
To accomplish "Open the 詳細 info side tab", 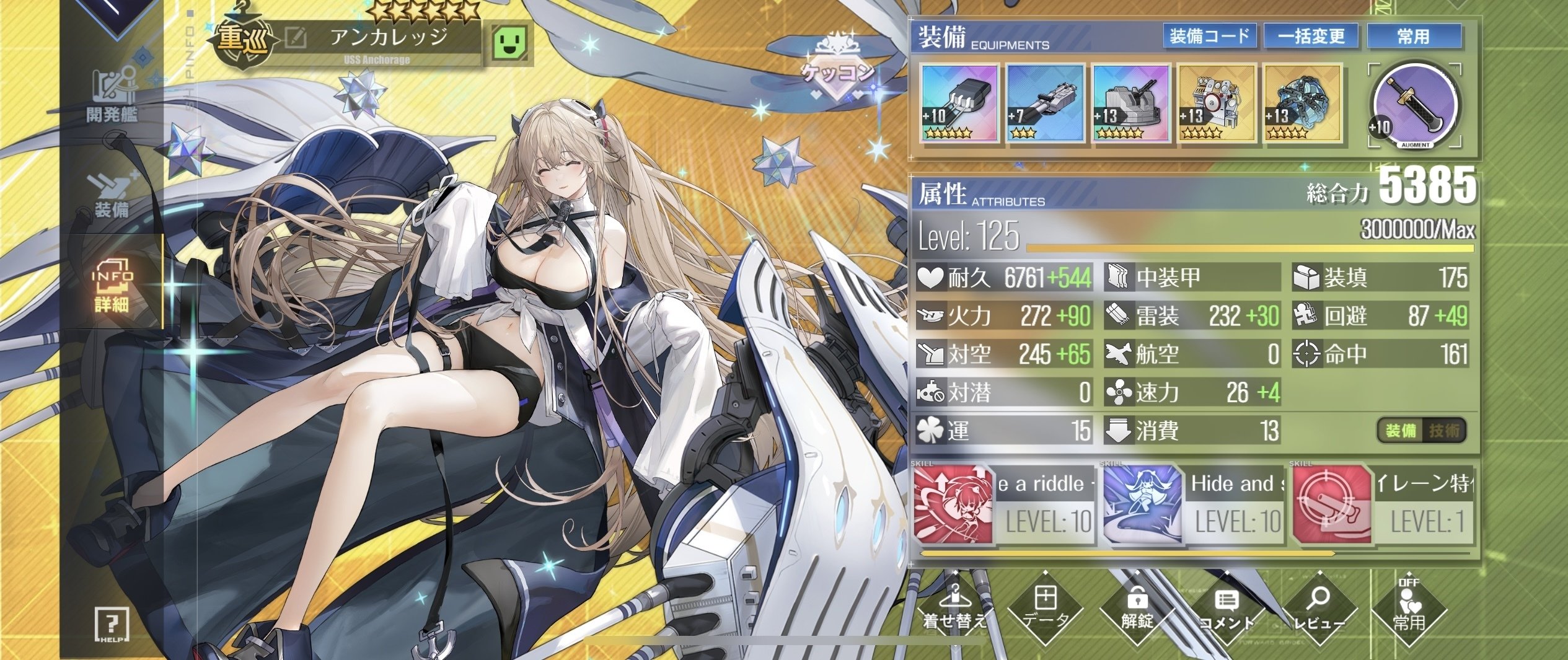I will 112,286.
